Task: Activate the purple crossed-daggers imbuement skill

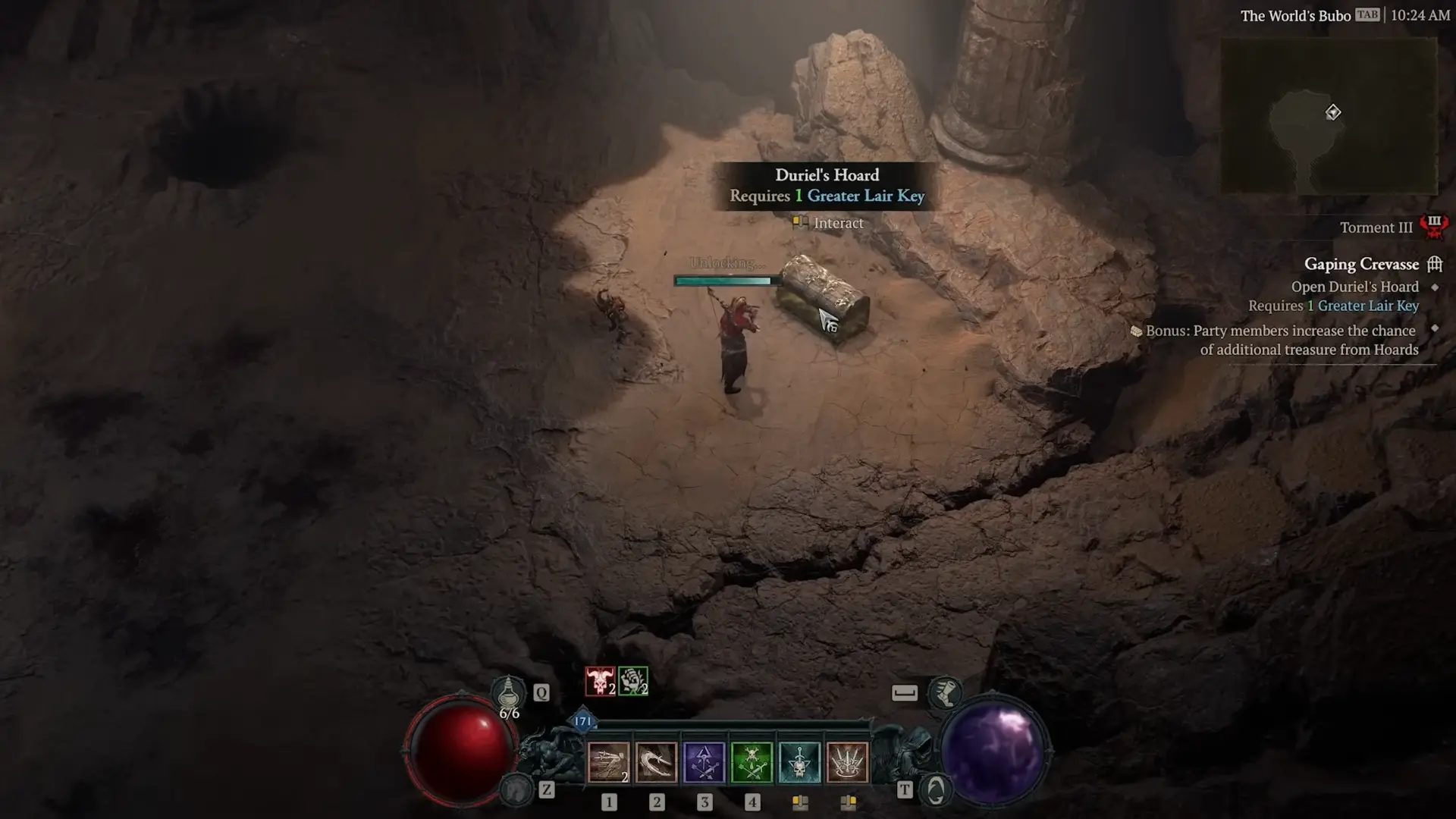Action: 704,762
